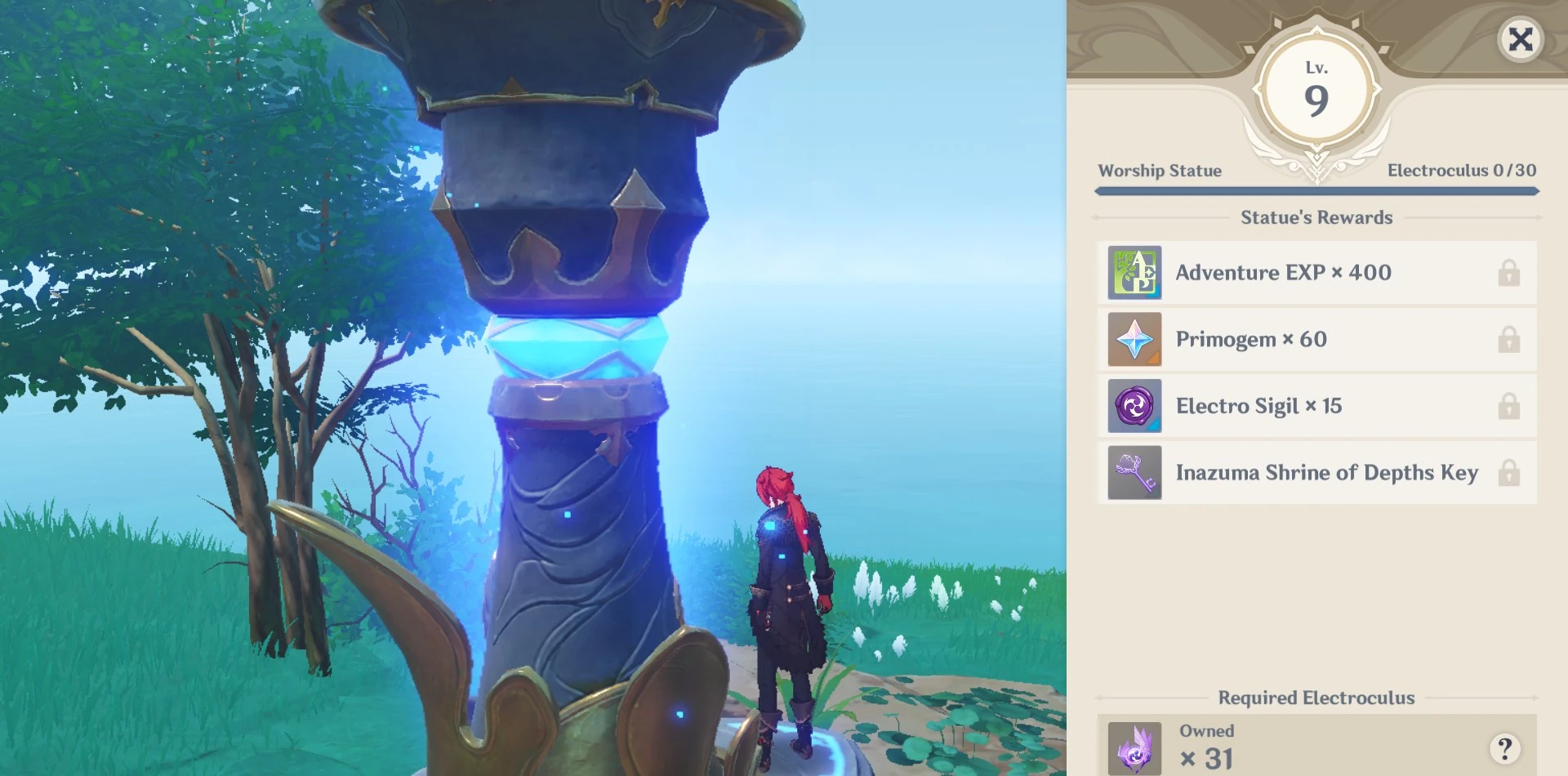Click the Inazuma Shrine of Depths Key icon
1568x776 pixels.
tap(1134, 472)
